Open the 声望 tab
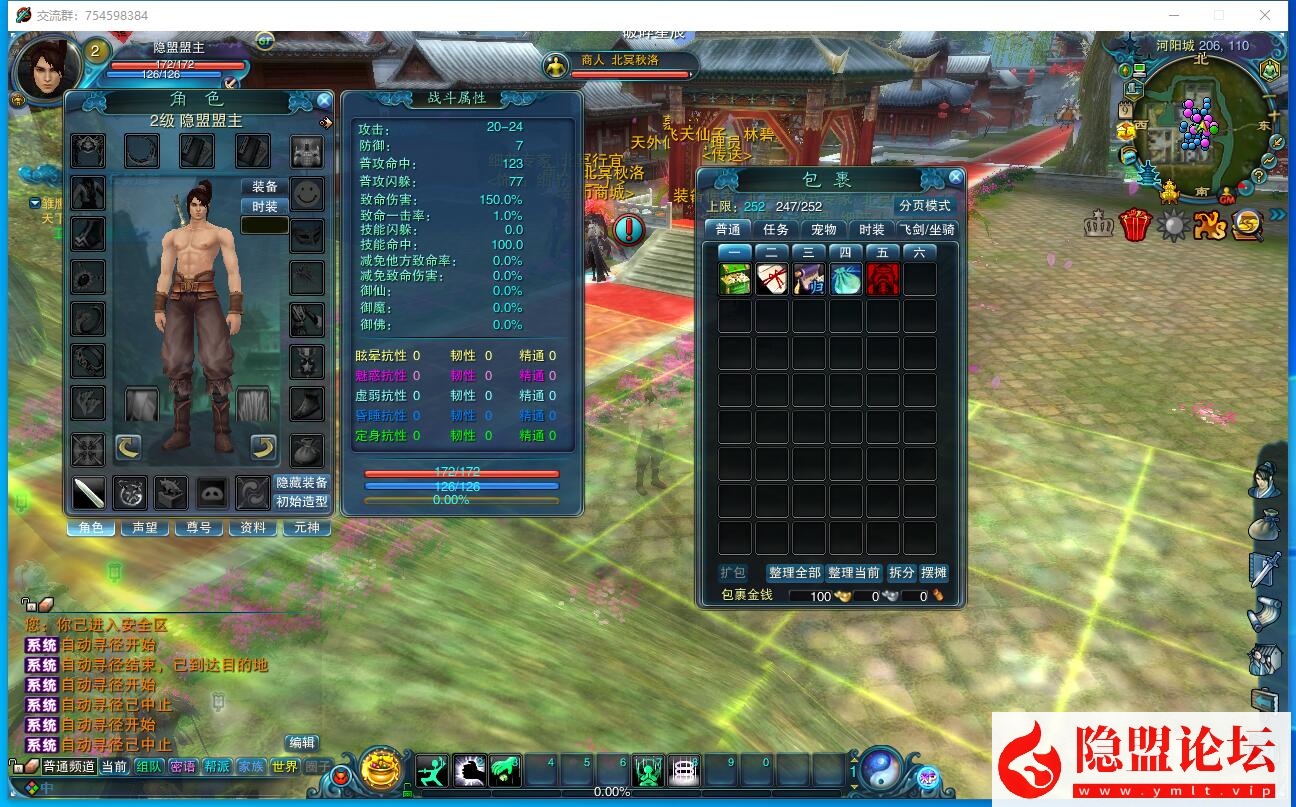Viewport: 1296px width, 807px height. pyautogui.click(x=145, y=527)
